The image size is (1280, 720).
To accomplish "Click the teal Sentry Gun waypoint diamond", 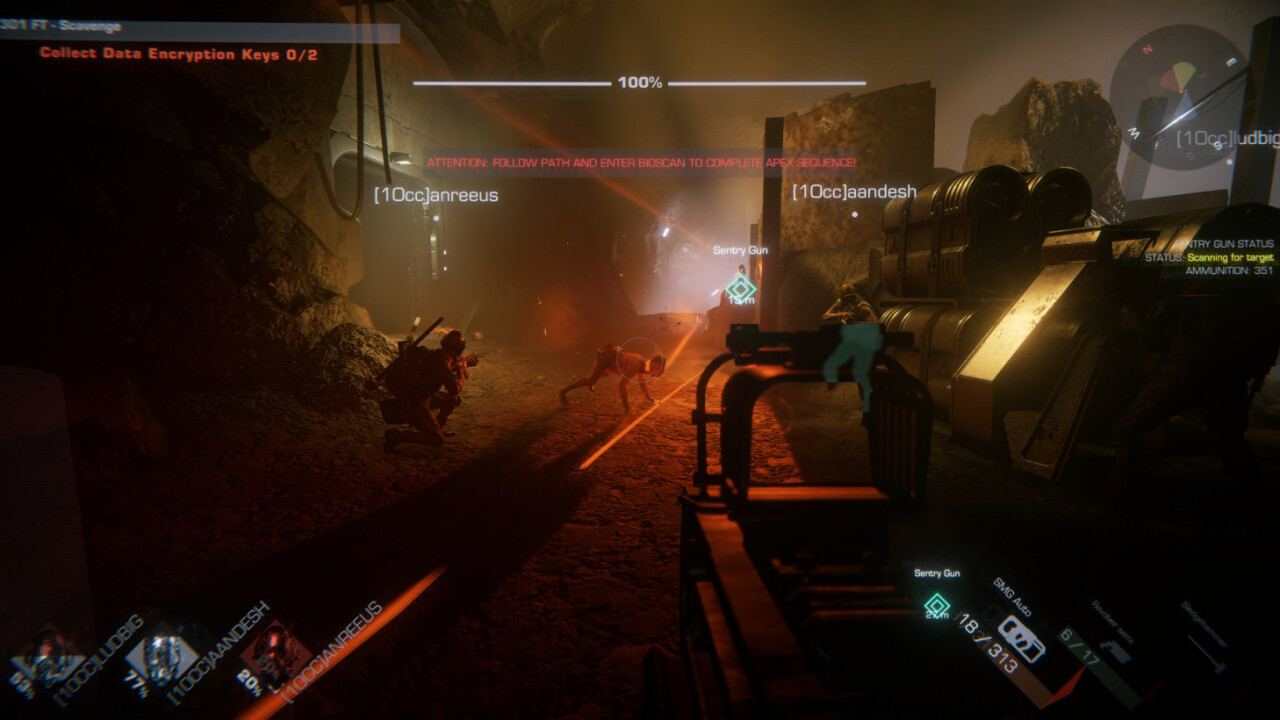I will click(x=936, y=604).
